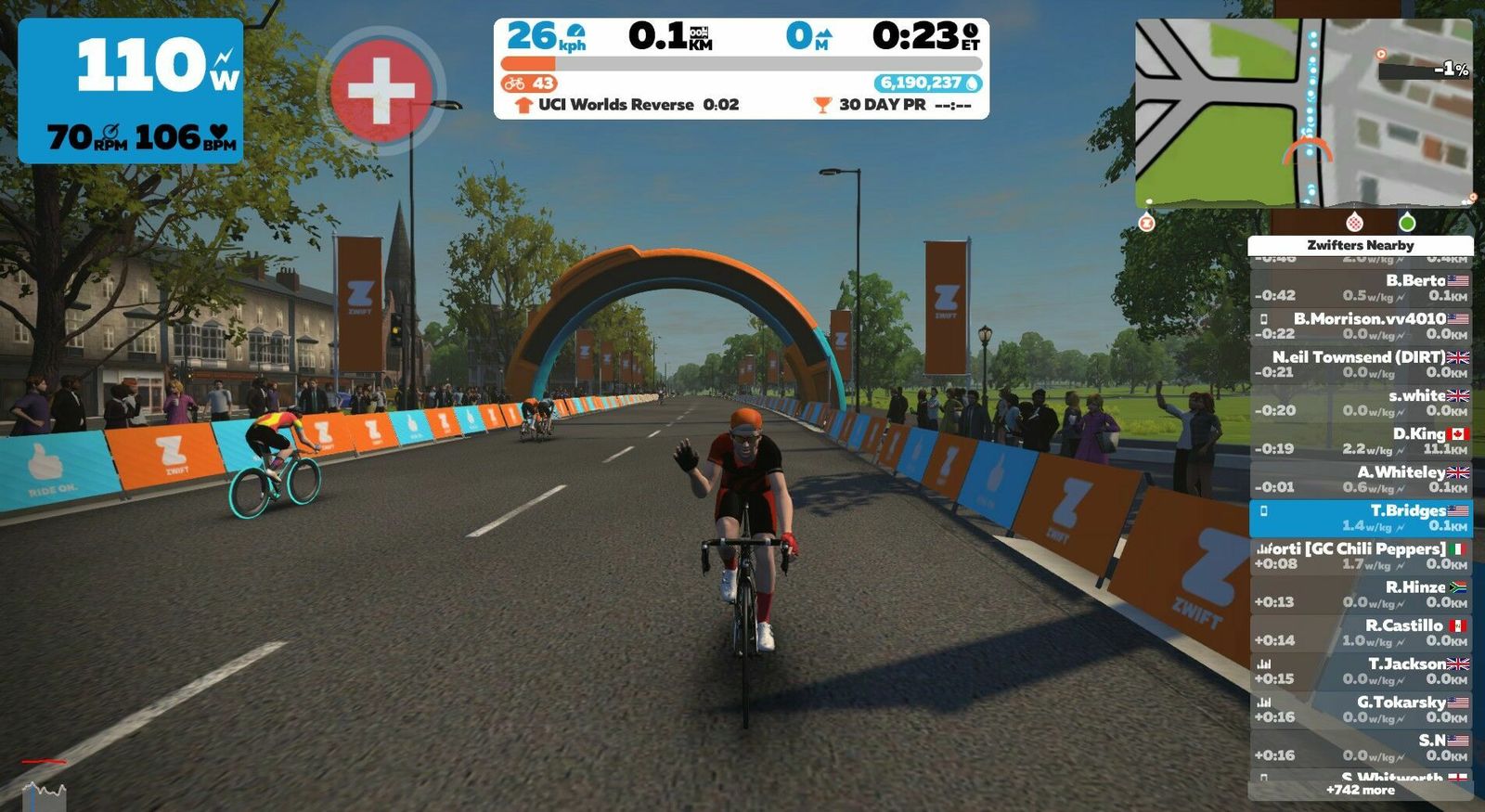Screen dimensions: 1485x812
Task: Select N.eil Townsend (DIRT) rider row
Action: 1360,364
